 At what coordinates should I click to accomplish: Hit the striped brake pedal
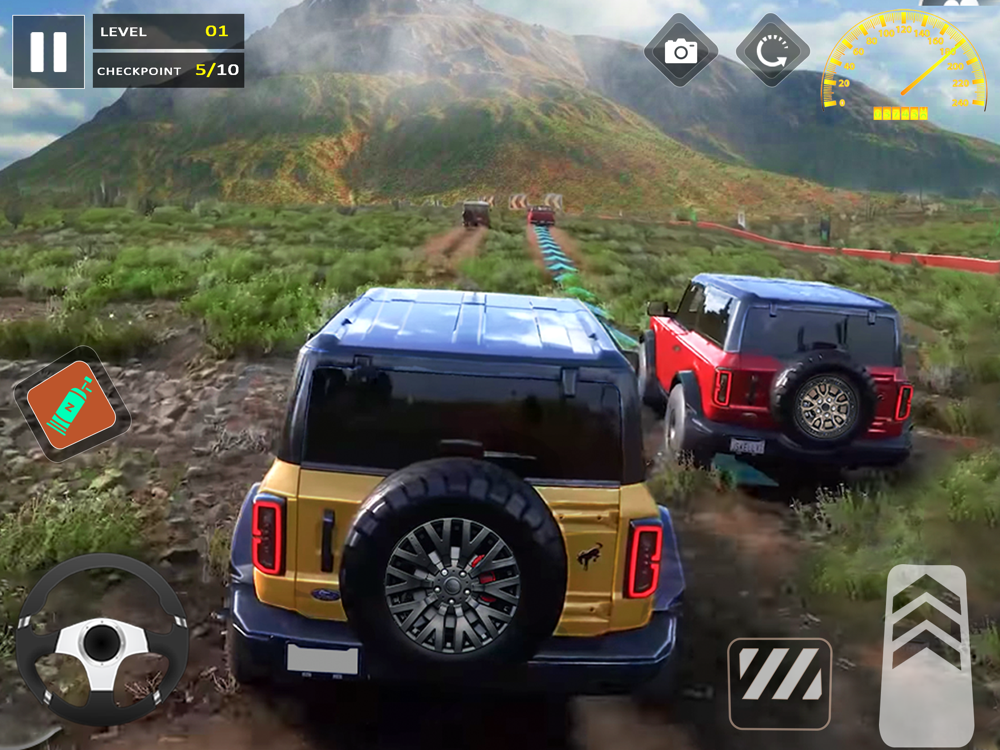tap(779, 683)
